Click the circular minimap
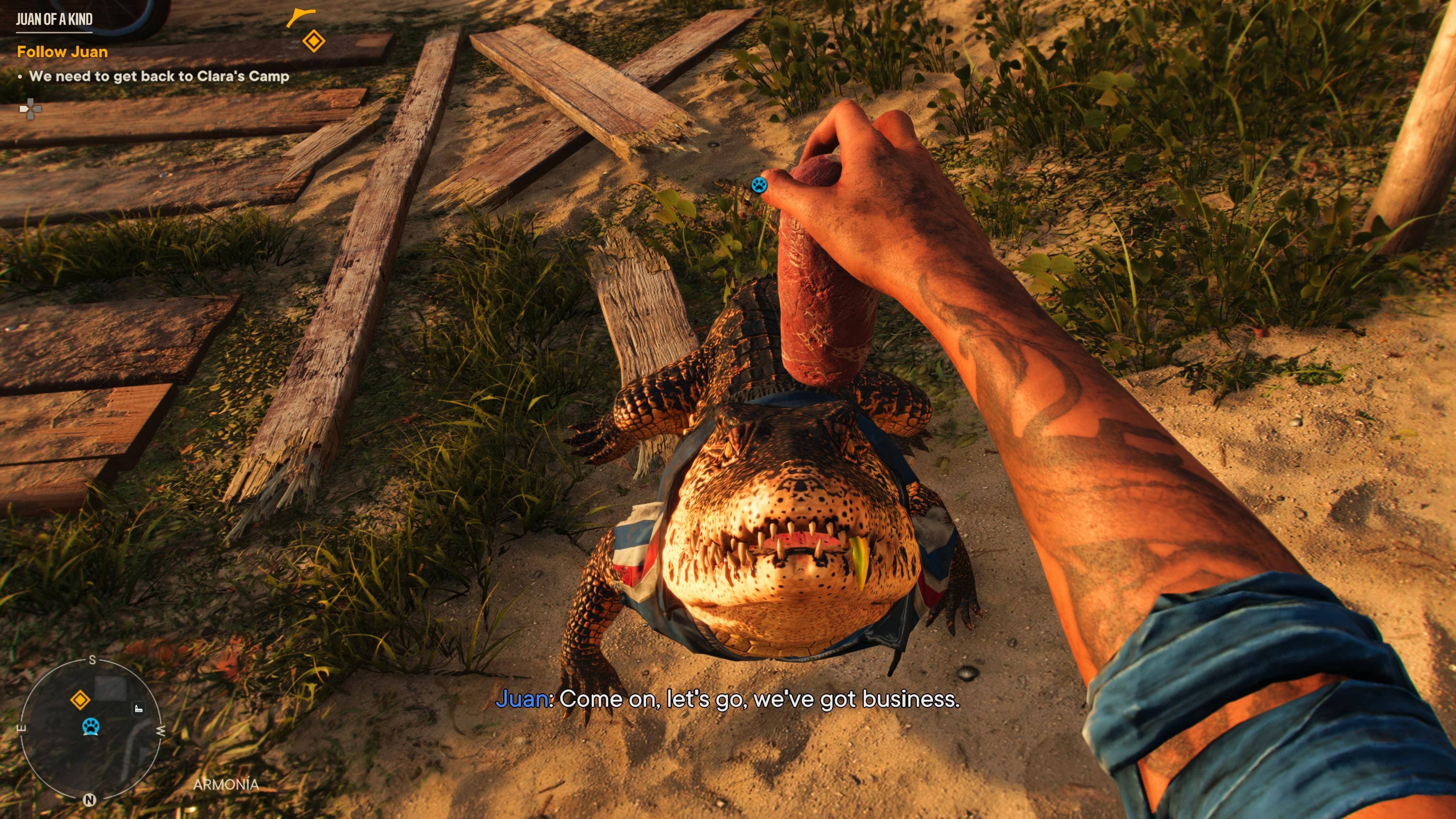 pos(90,729)
